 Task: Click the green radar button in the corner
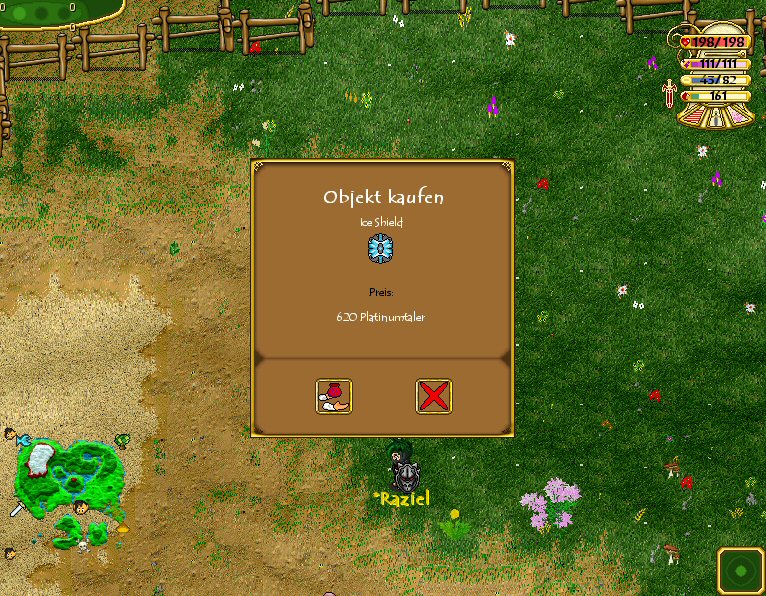(x=741, y=571)
